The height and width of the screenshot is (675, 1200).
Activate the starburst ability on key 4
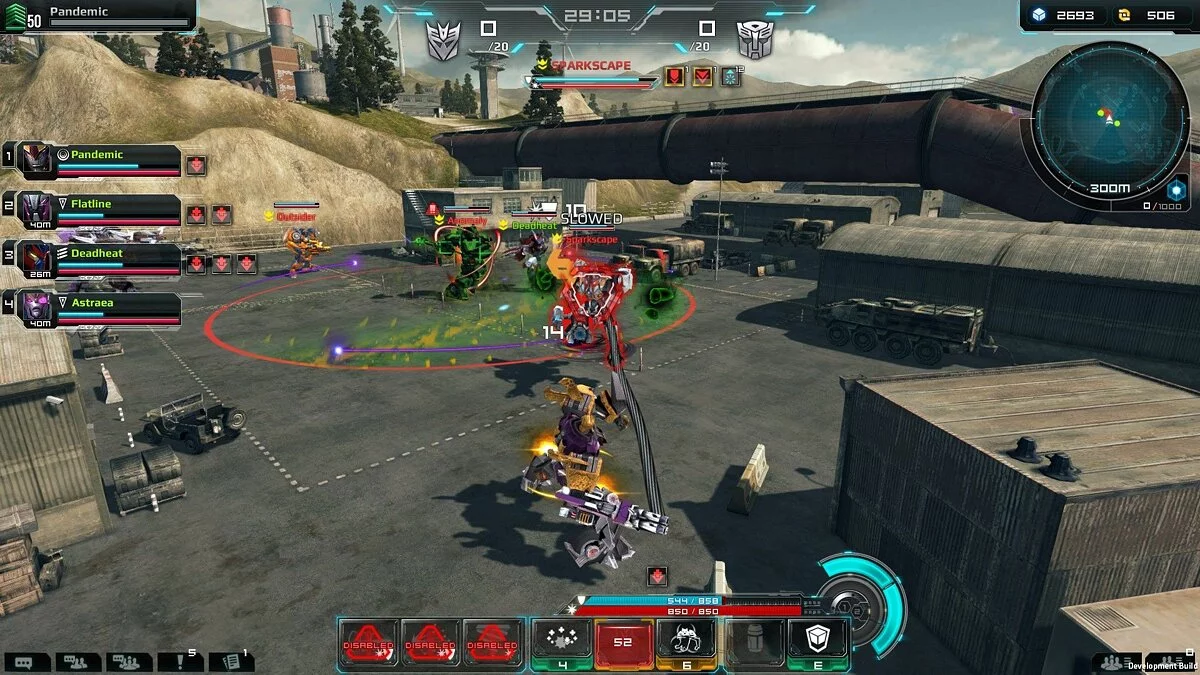(561, 640)
